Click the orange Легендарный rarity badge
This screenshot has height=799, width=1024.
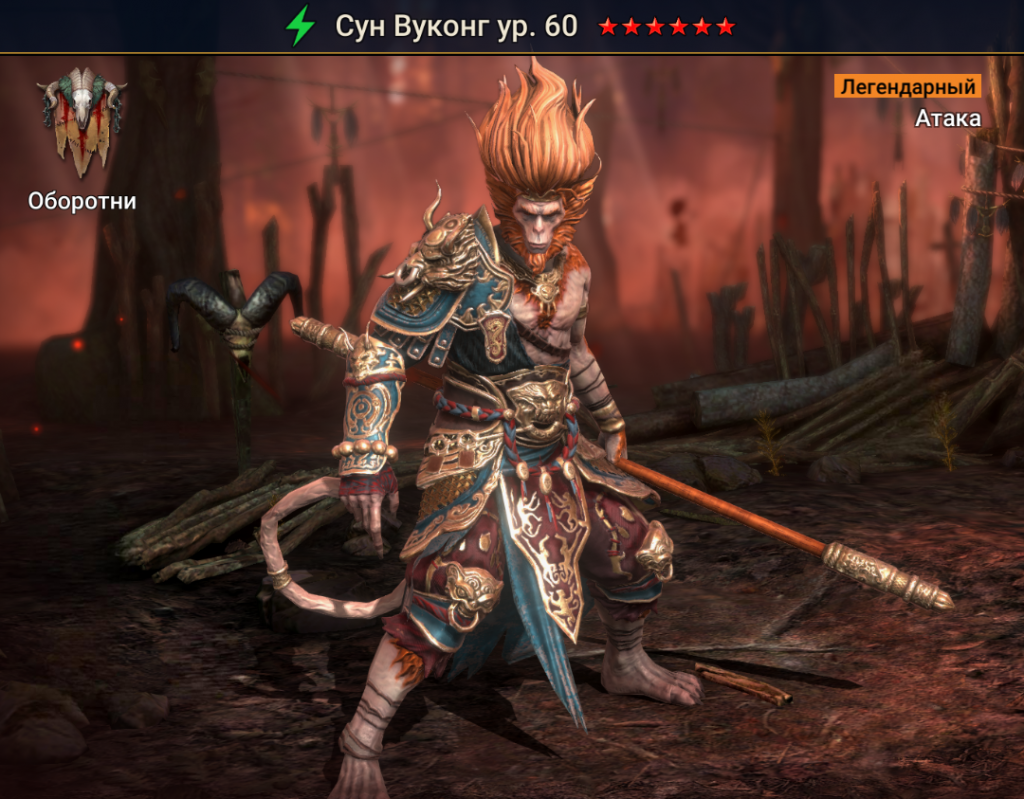(907, 86)
